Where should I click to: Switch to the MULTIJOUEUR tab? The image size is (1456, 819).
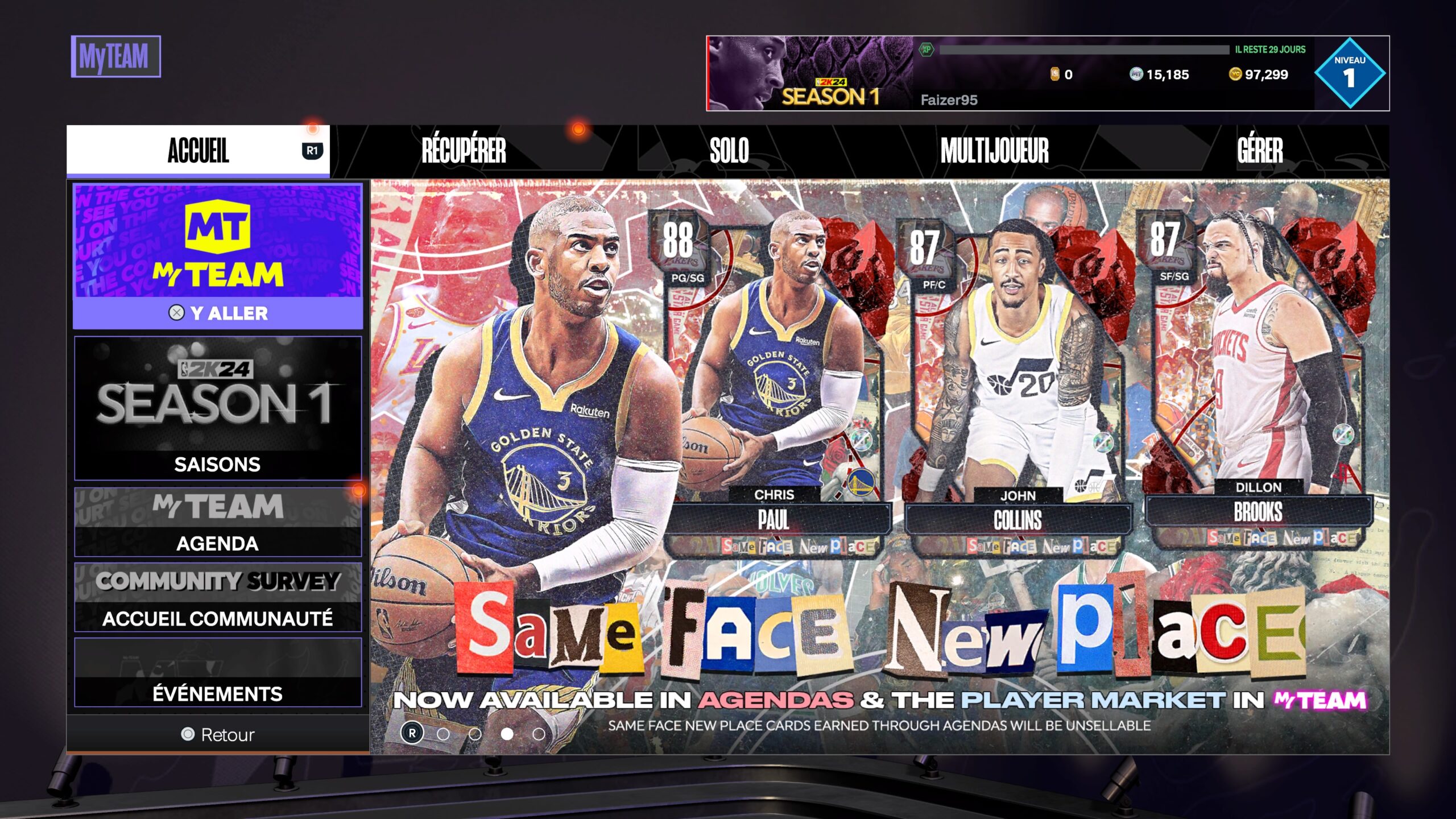994,152
